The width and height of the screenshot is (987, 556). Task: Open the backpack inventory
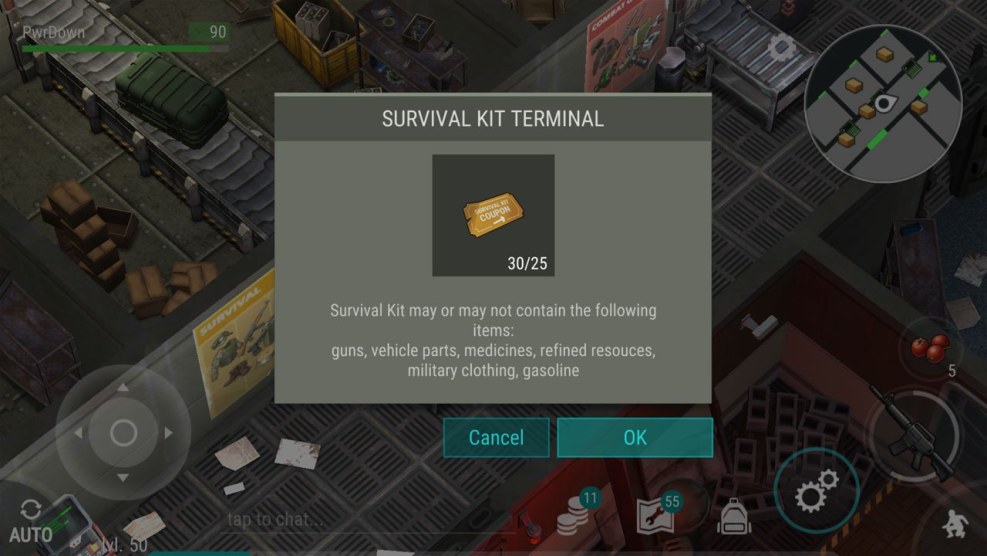coord(733,517)
